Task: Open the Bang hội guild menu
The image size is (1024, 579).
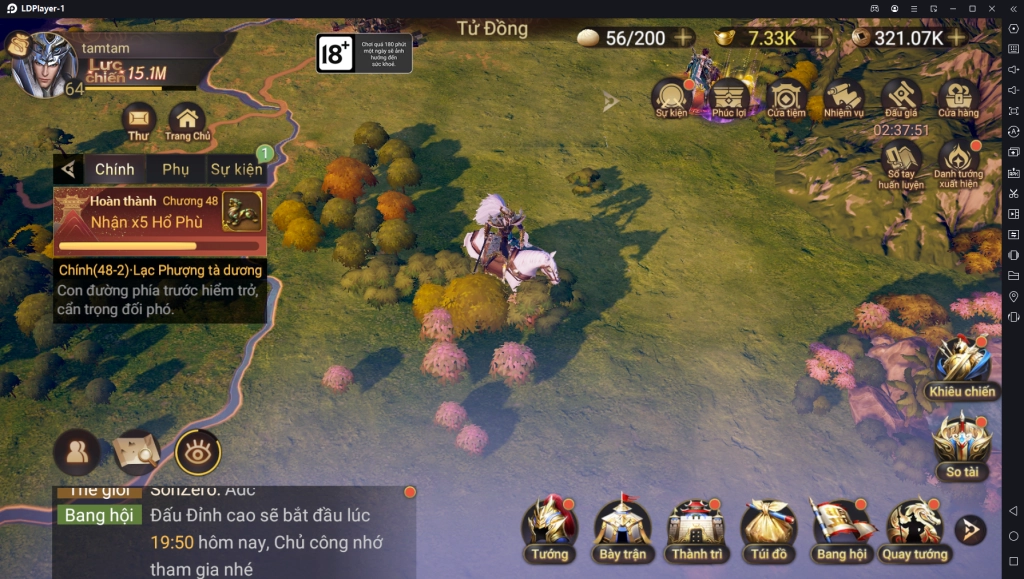Action: point(841,527)
